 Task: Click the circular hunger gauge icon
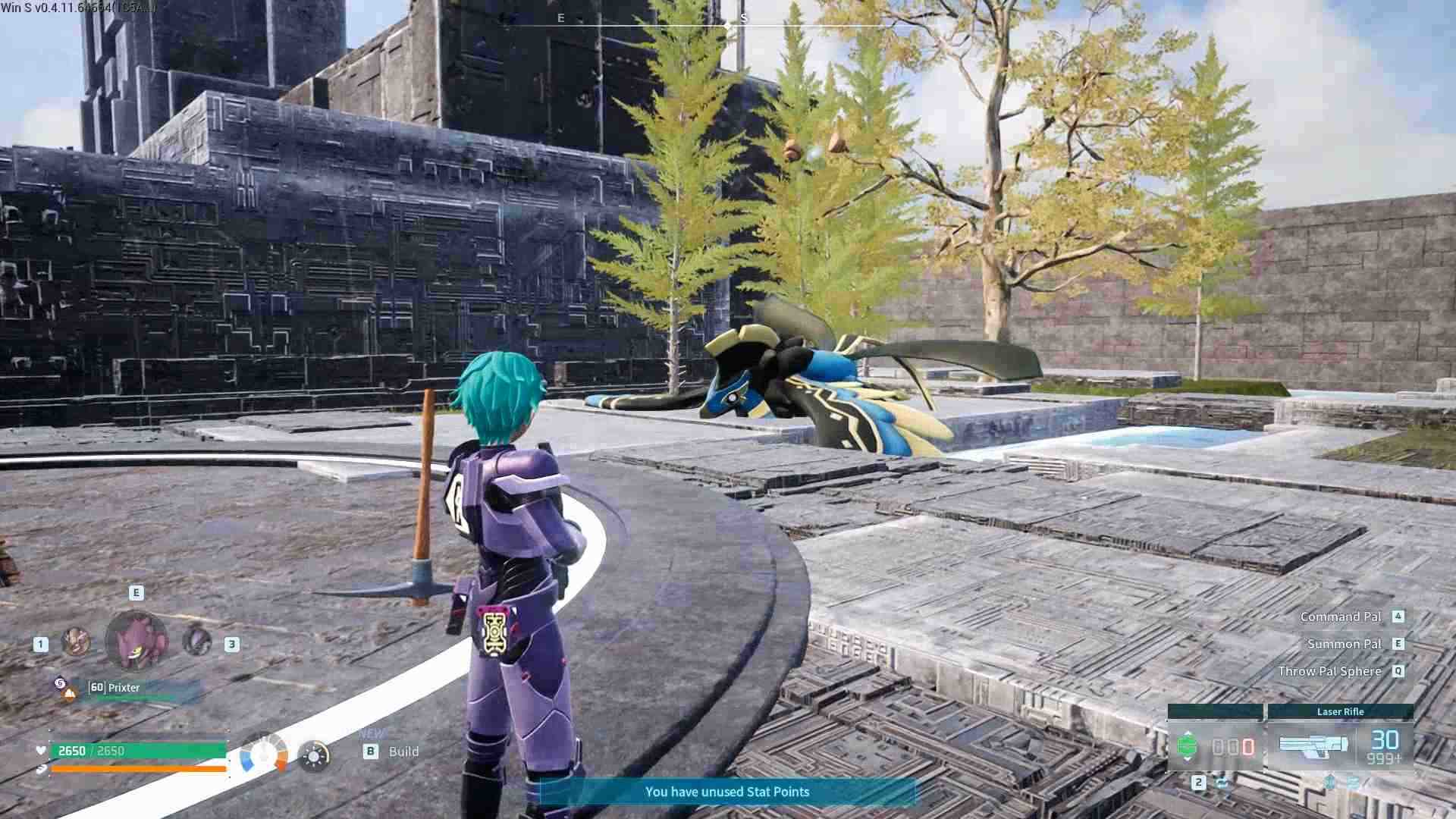click(263, 755)
